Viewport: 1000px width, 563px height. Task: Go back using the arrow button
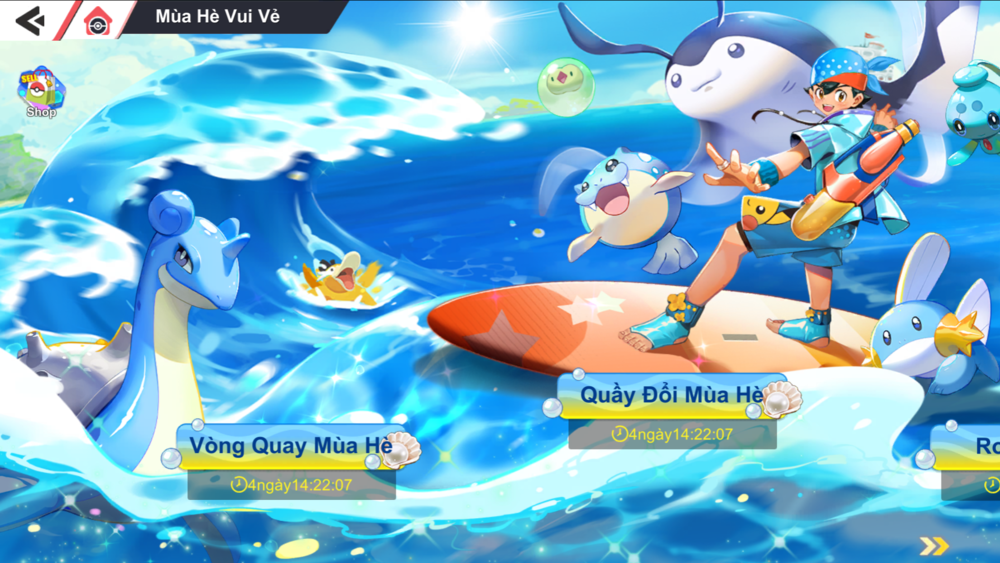click(30, 19)
